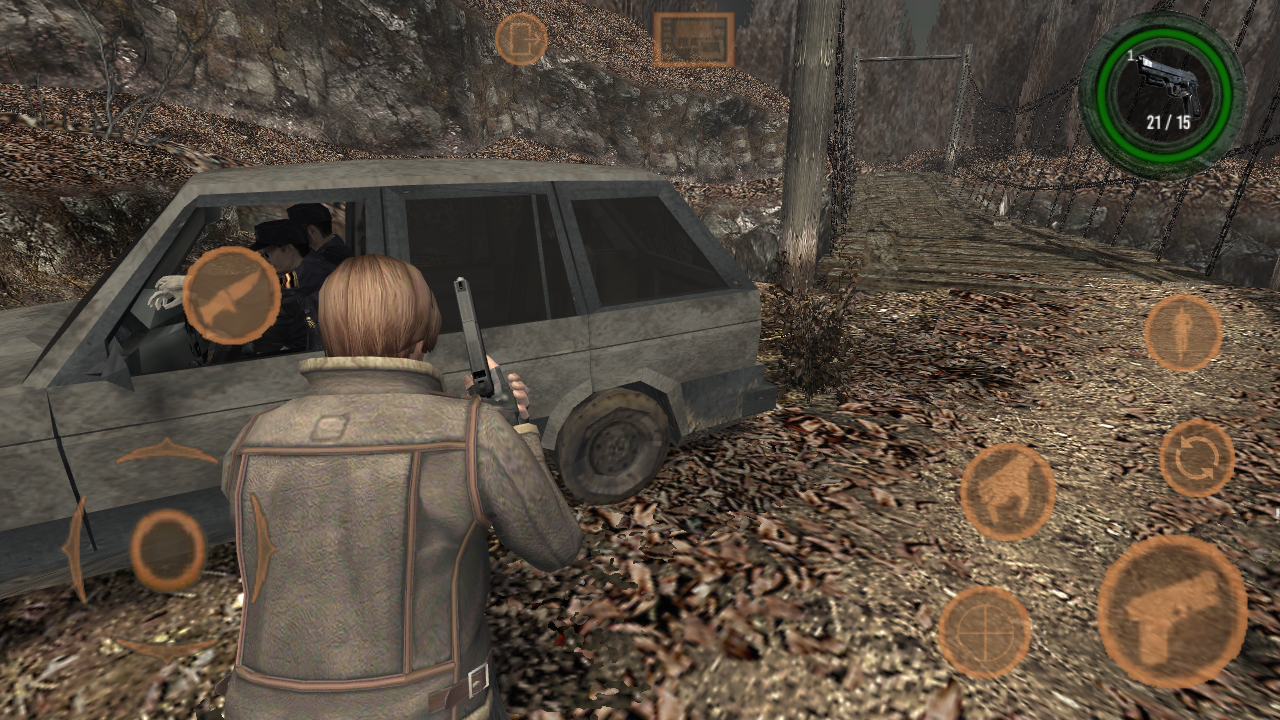Enable aiming with the crosshair reticle icon
The width and height of the screenshot is (1280, 720).
point(988,631)
